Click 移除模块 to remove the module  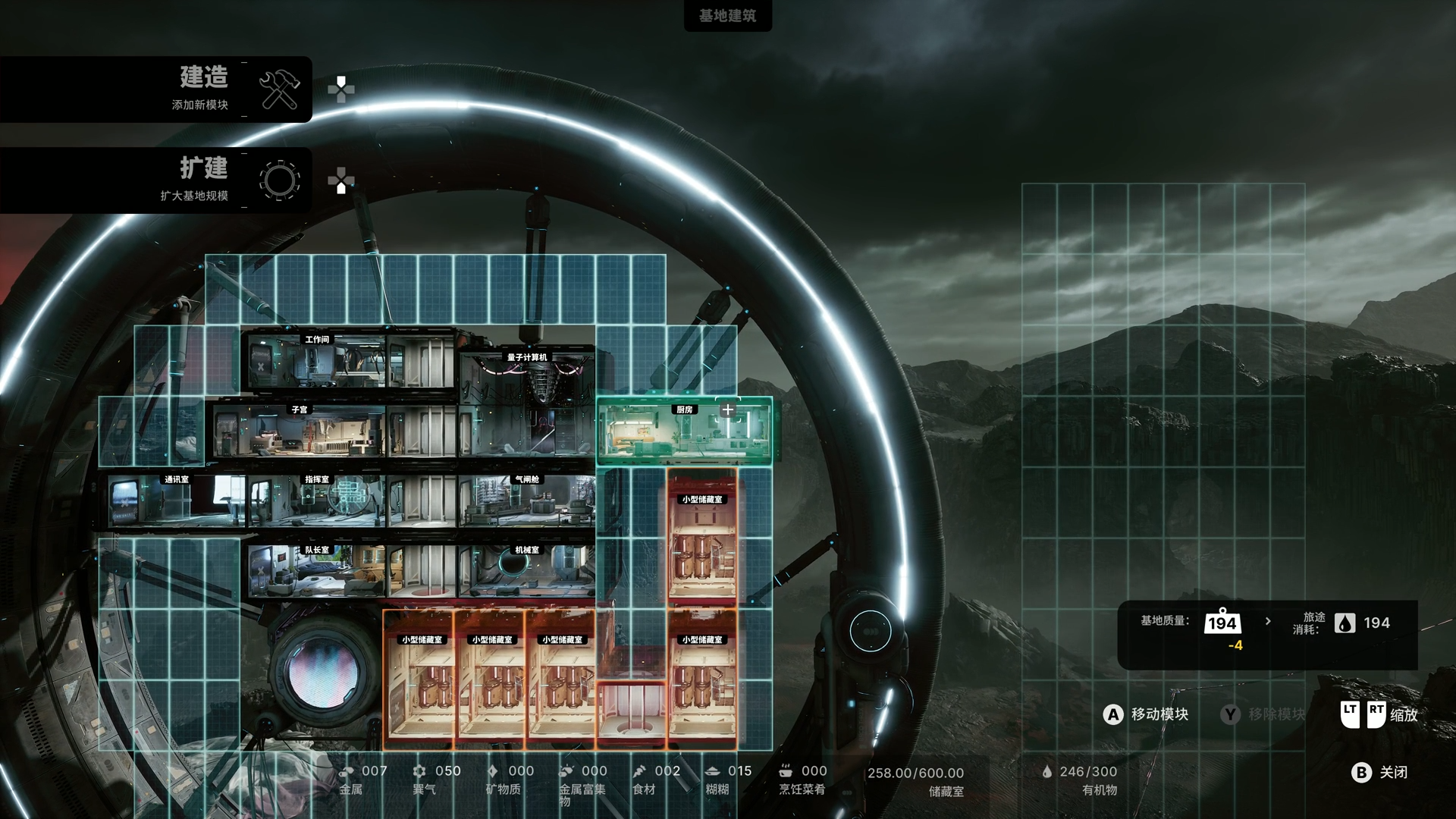1263,714
